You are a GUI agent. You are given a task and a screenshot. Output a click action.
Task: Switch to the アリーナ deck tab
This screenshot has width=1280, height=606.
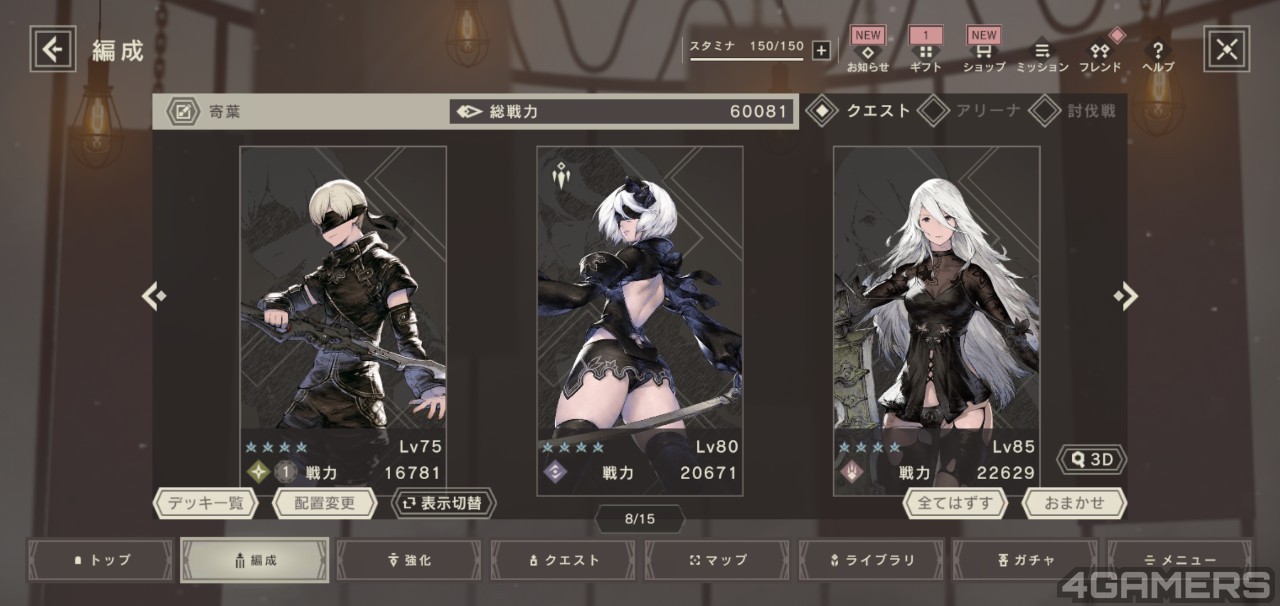point(971,111)
